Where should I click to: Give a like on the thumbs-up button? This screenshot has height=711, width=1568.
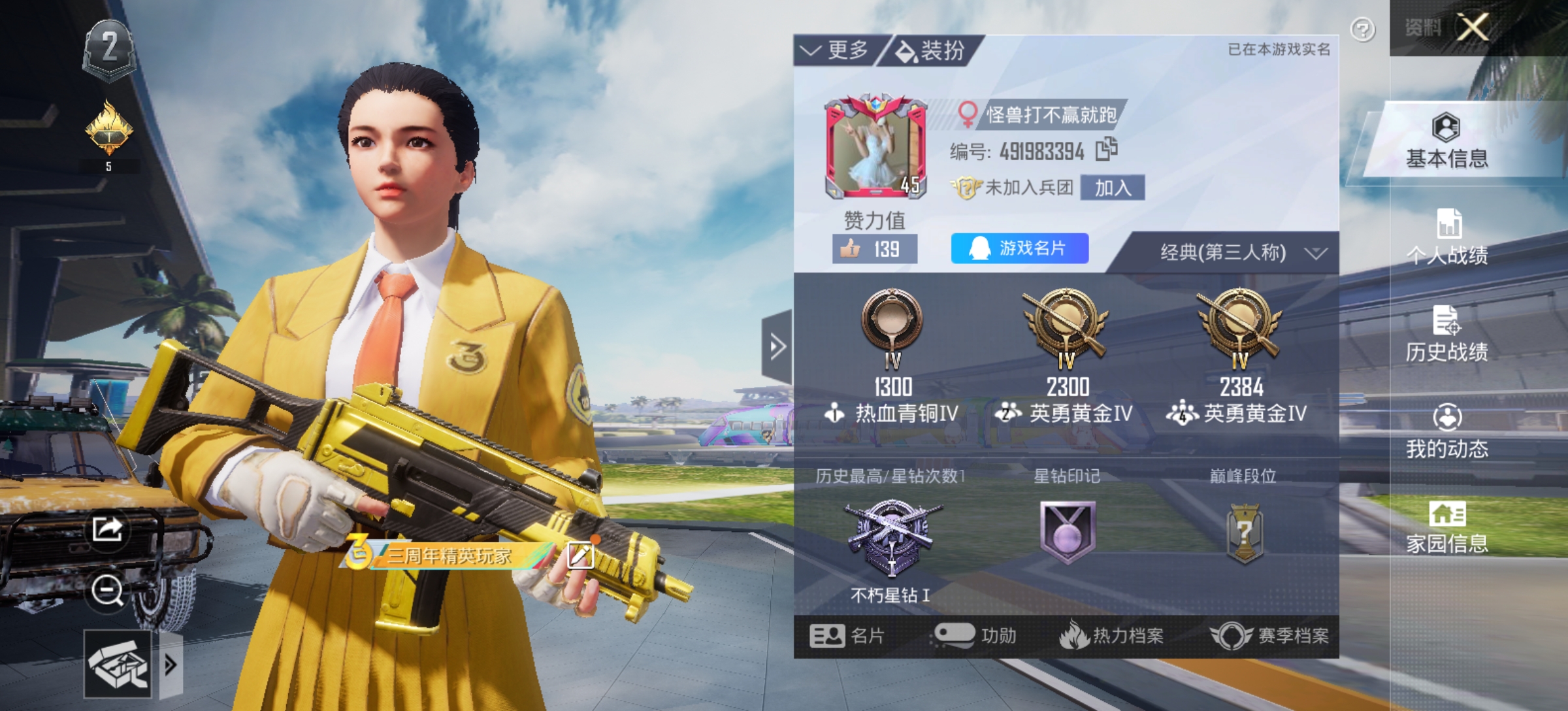click(x=874, y=249)
